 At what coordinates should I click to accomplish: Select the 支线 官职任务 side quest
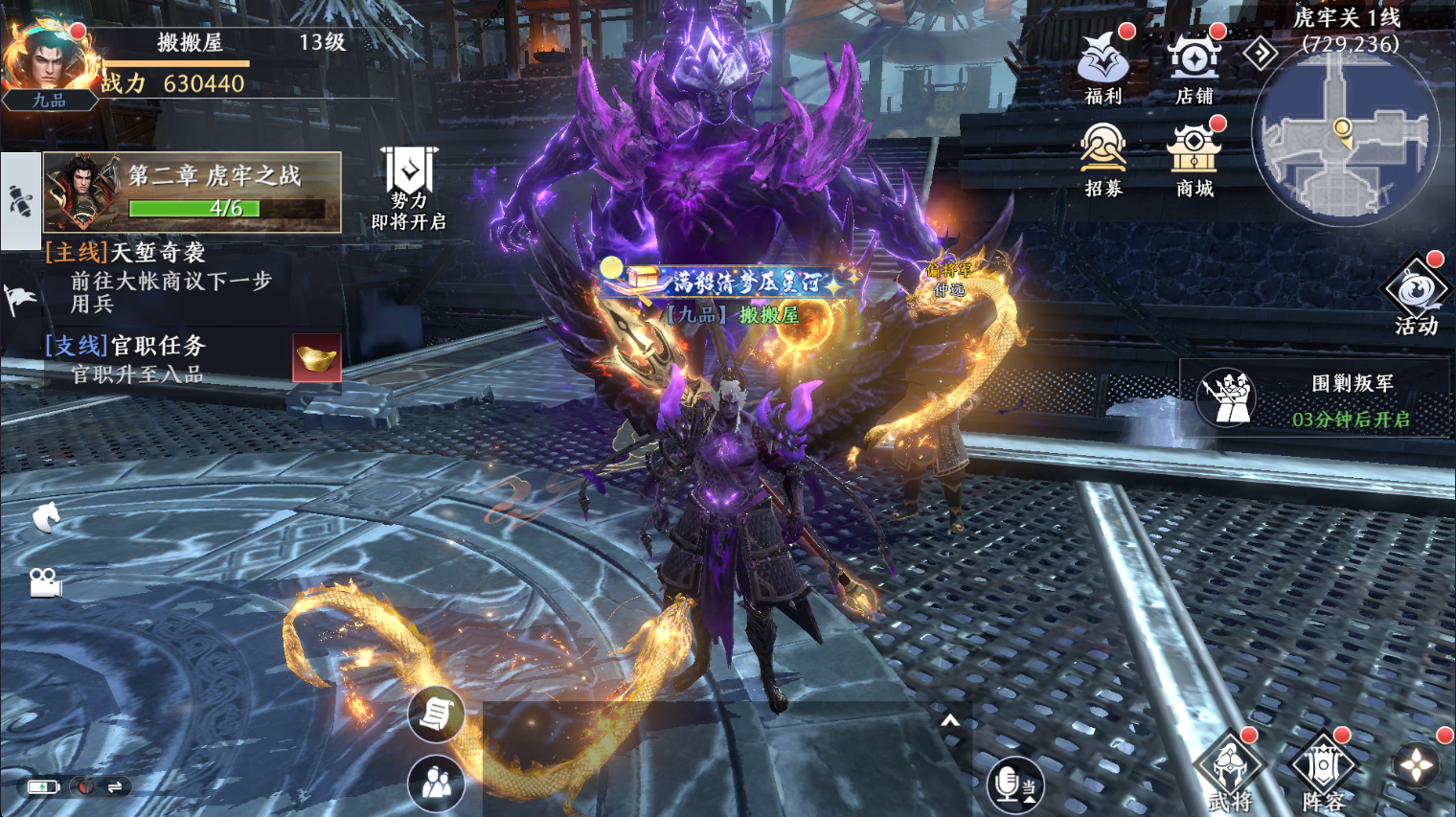144,358
